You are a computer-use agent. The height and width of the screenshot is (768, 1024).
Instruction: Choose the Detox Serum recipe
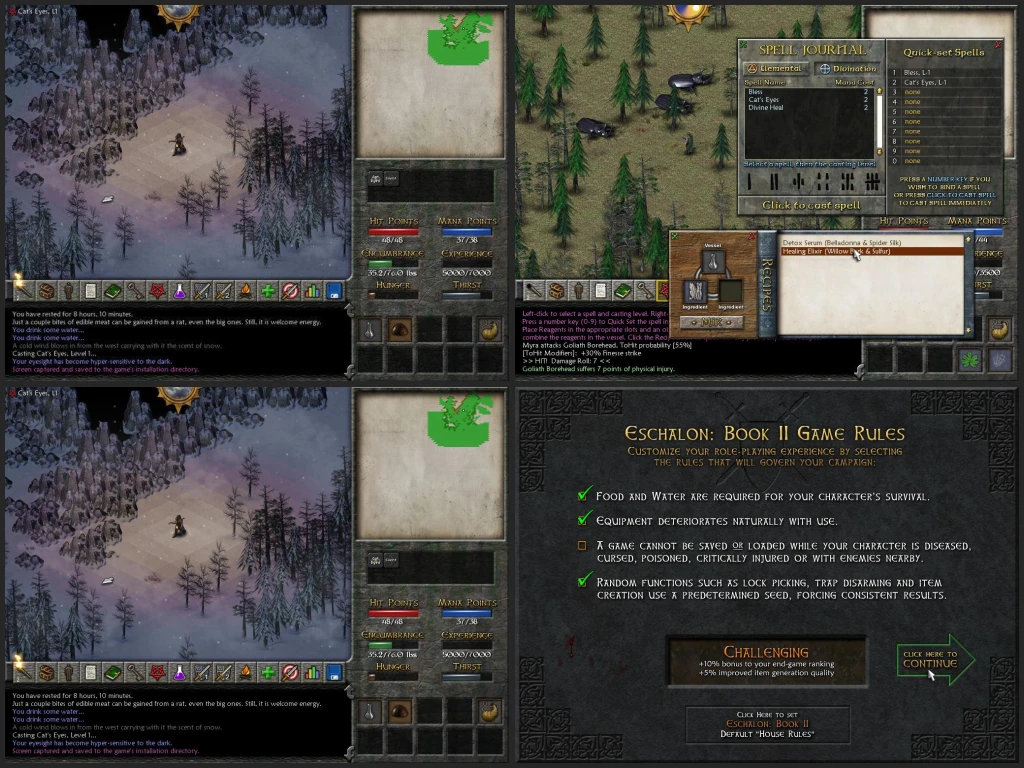coord(840,242)
